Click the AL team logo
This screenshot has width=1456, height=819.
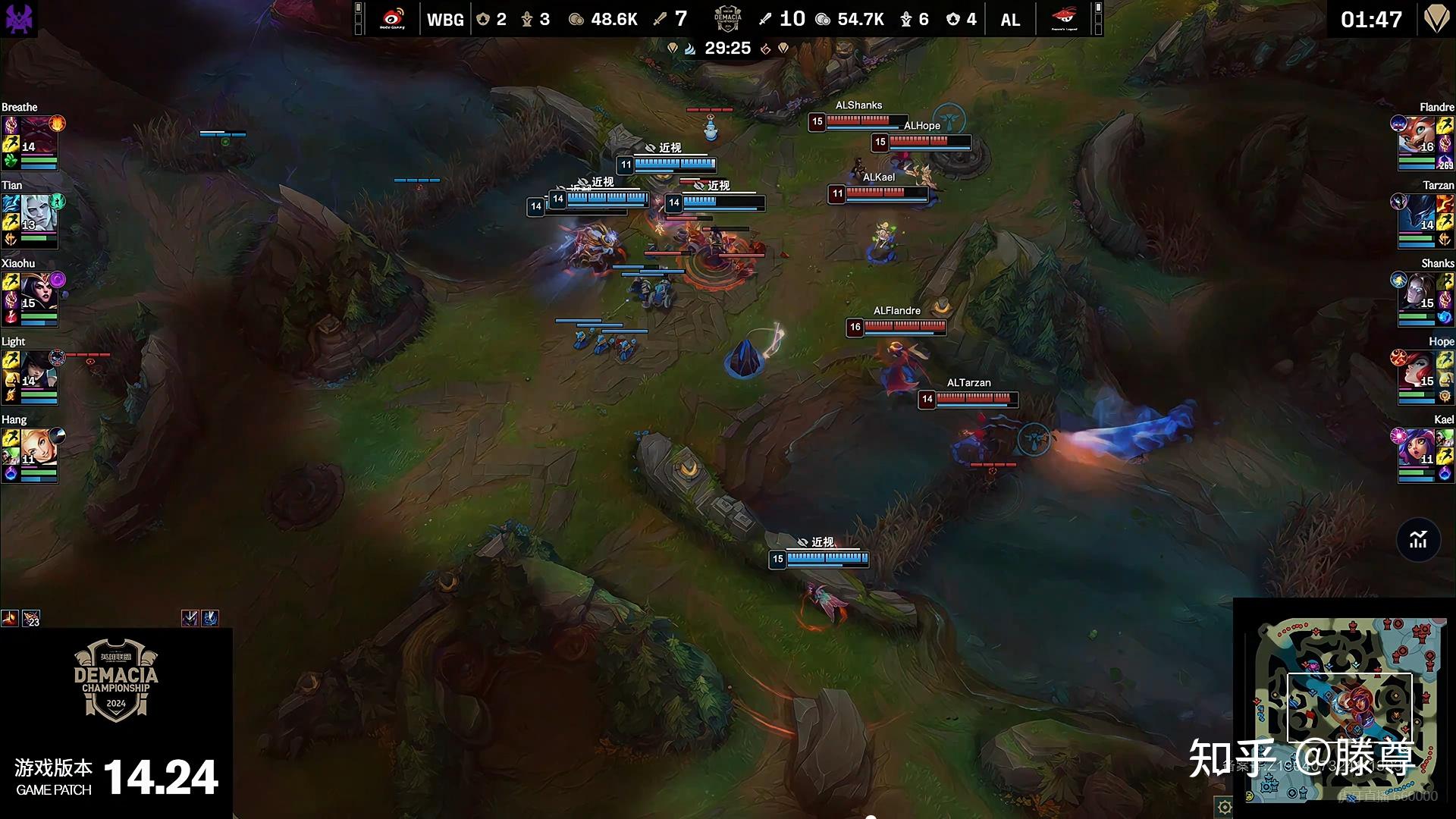[1064, 19]
